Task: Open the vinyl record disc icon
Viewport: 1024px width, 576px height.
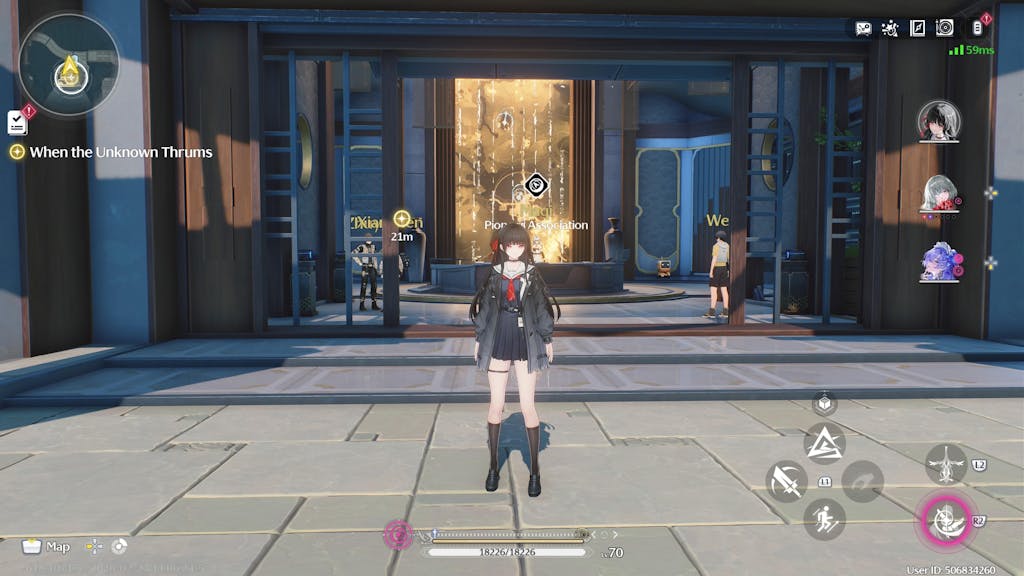Action: [945, 28]
